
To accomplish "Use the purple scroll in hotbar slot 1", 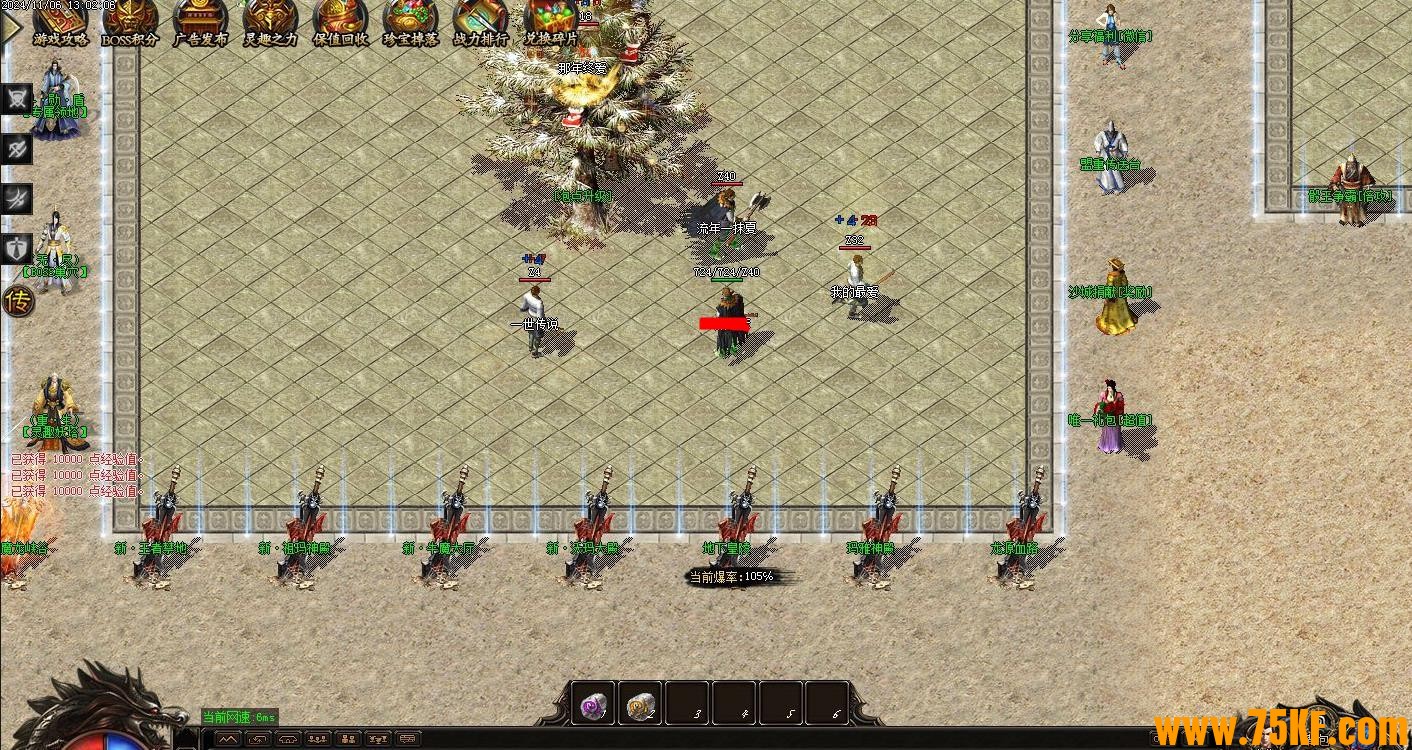I will (x=593, y=706).
